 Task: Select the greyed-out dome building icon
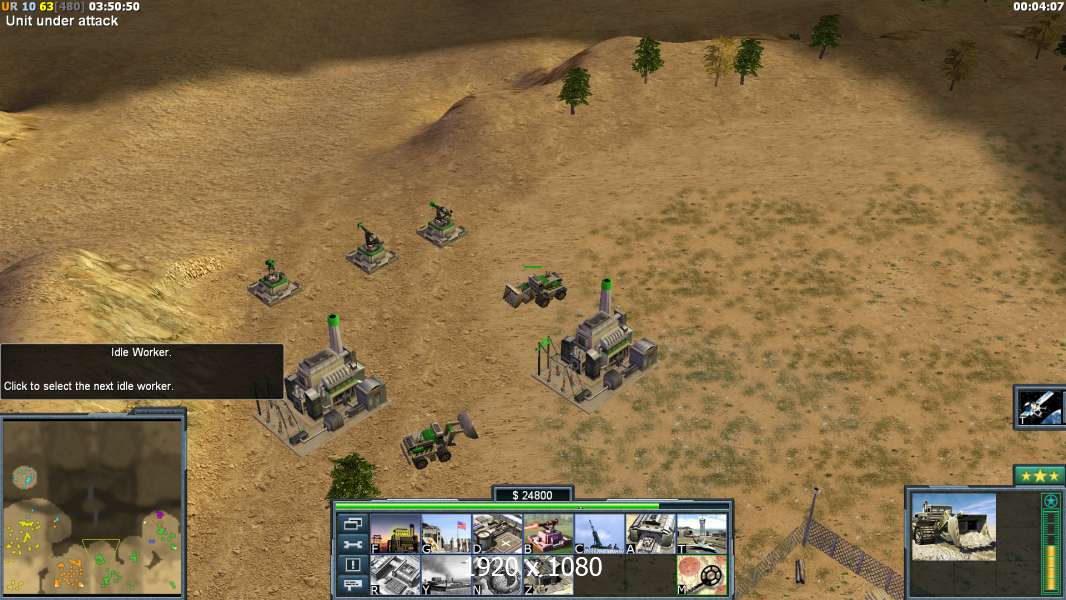[x=497, y=575]
